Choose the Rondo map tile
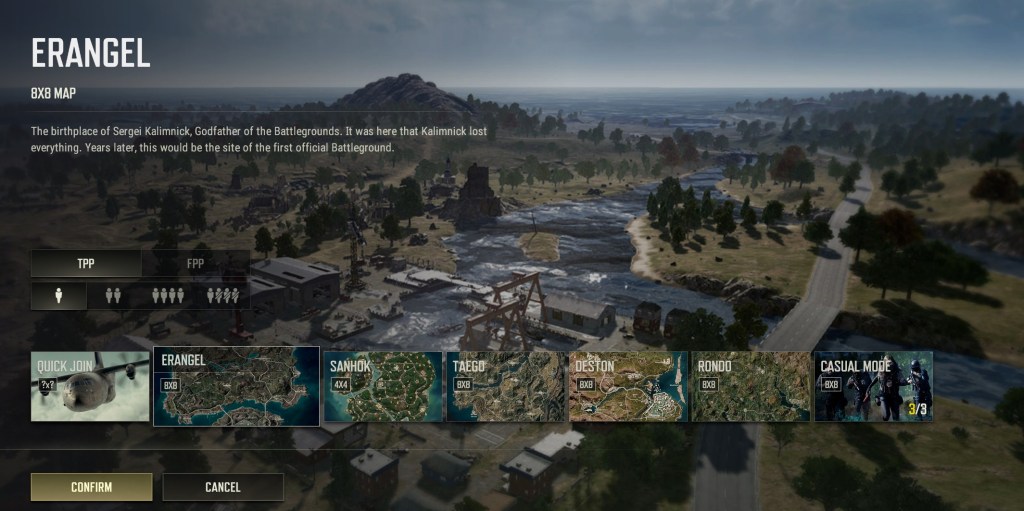This screenshot has height=511, width=1024. pos(750,386)
